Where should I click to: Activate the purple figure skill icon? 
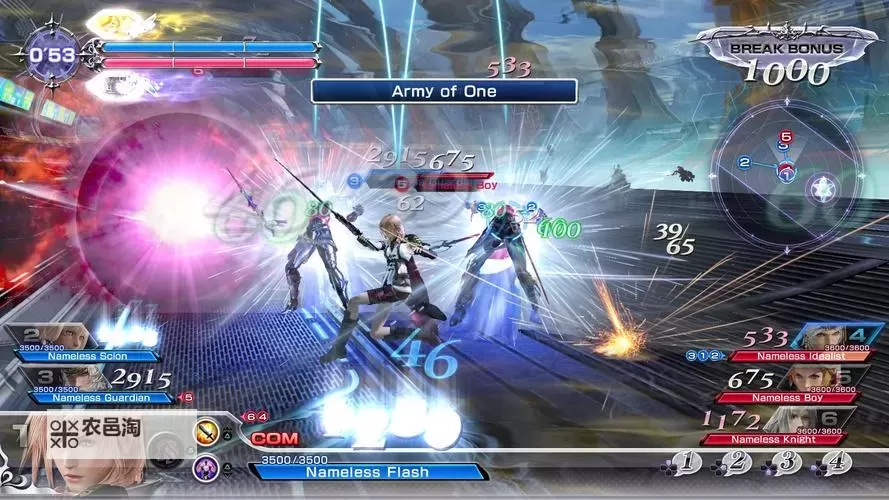coord(209,465)
